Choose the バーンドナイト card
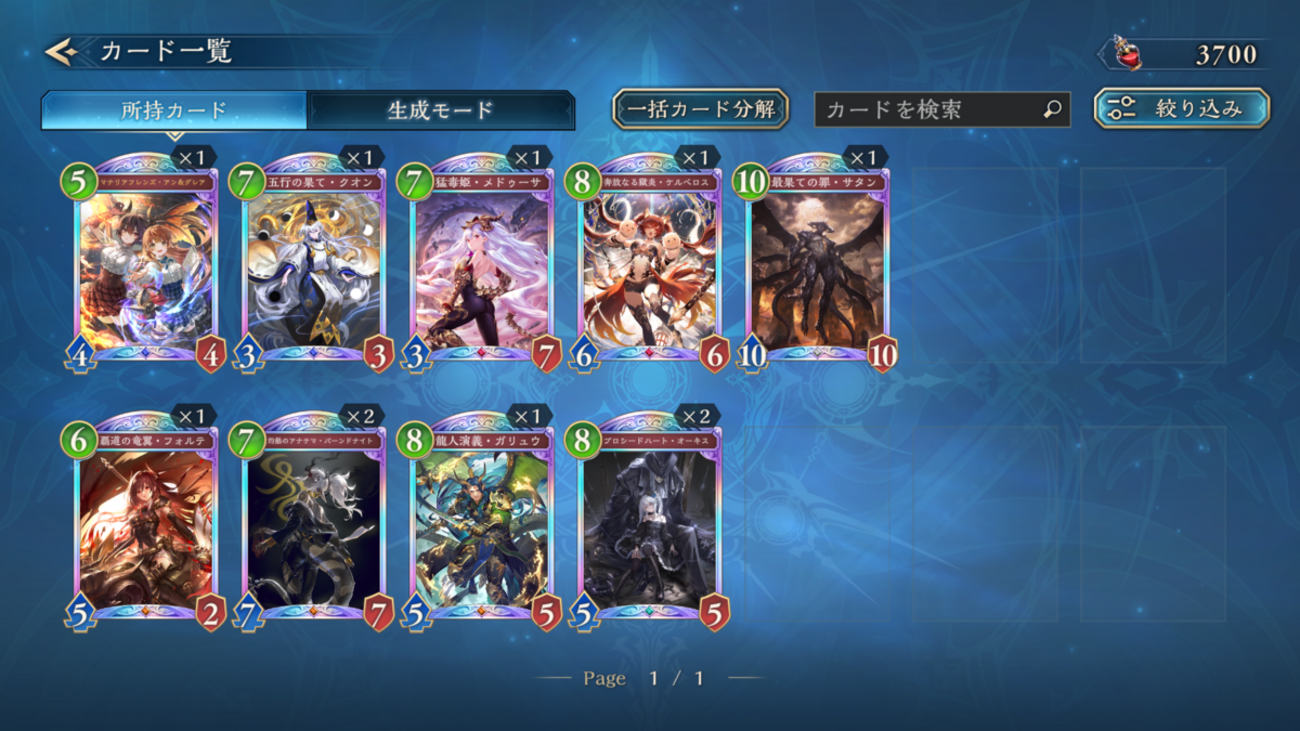 pyautogui.click(x=315, y=523)
